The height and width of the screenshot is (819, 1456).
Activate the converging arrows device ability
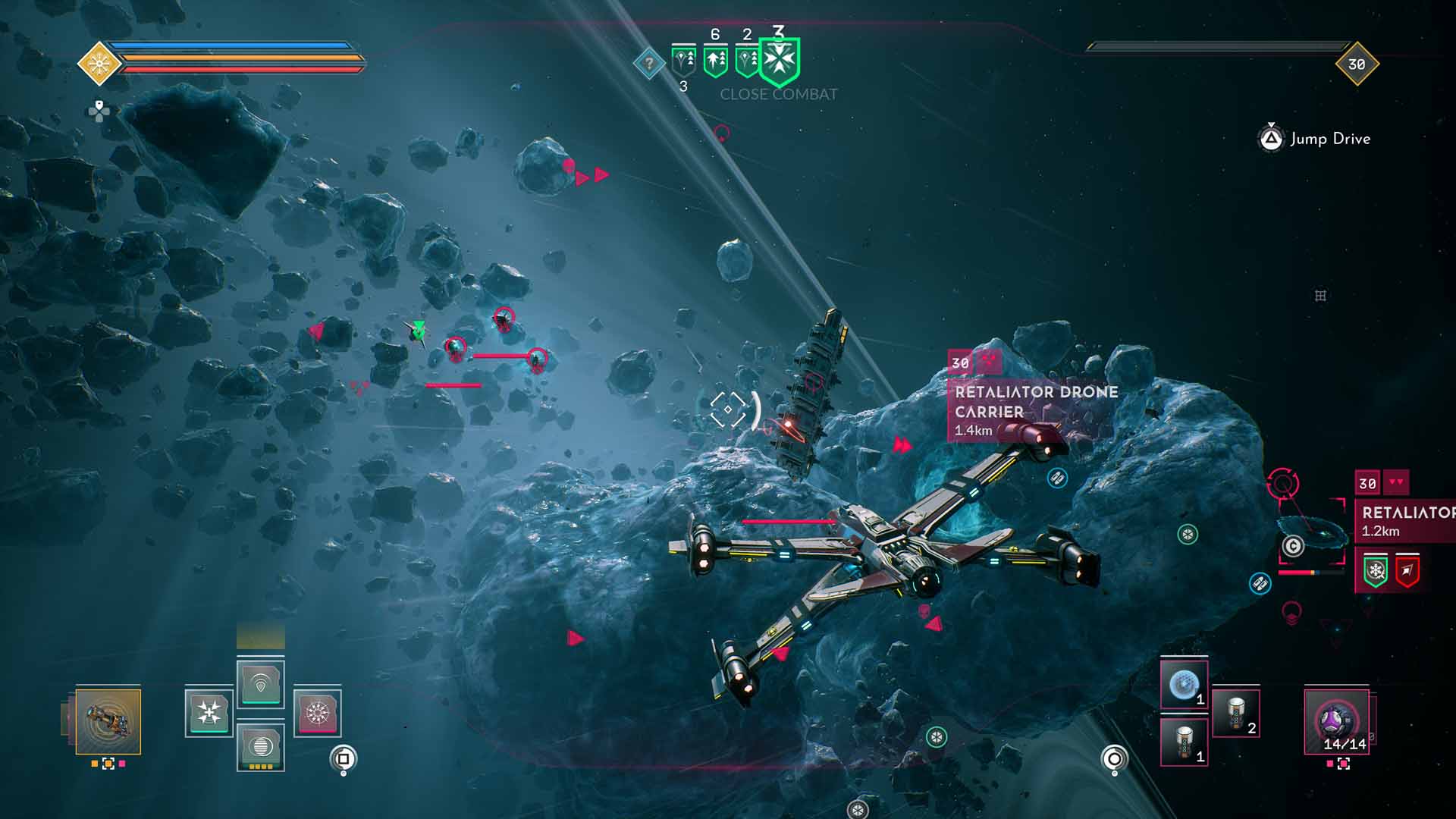click(209, 713)
